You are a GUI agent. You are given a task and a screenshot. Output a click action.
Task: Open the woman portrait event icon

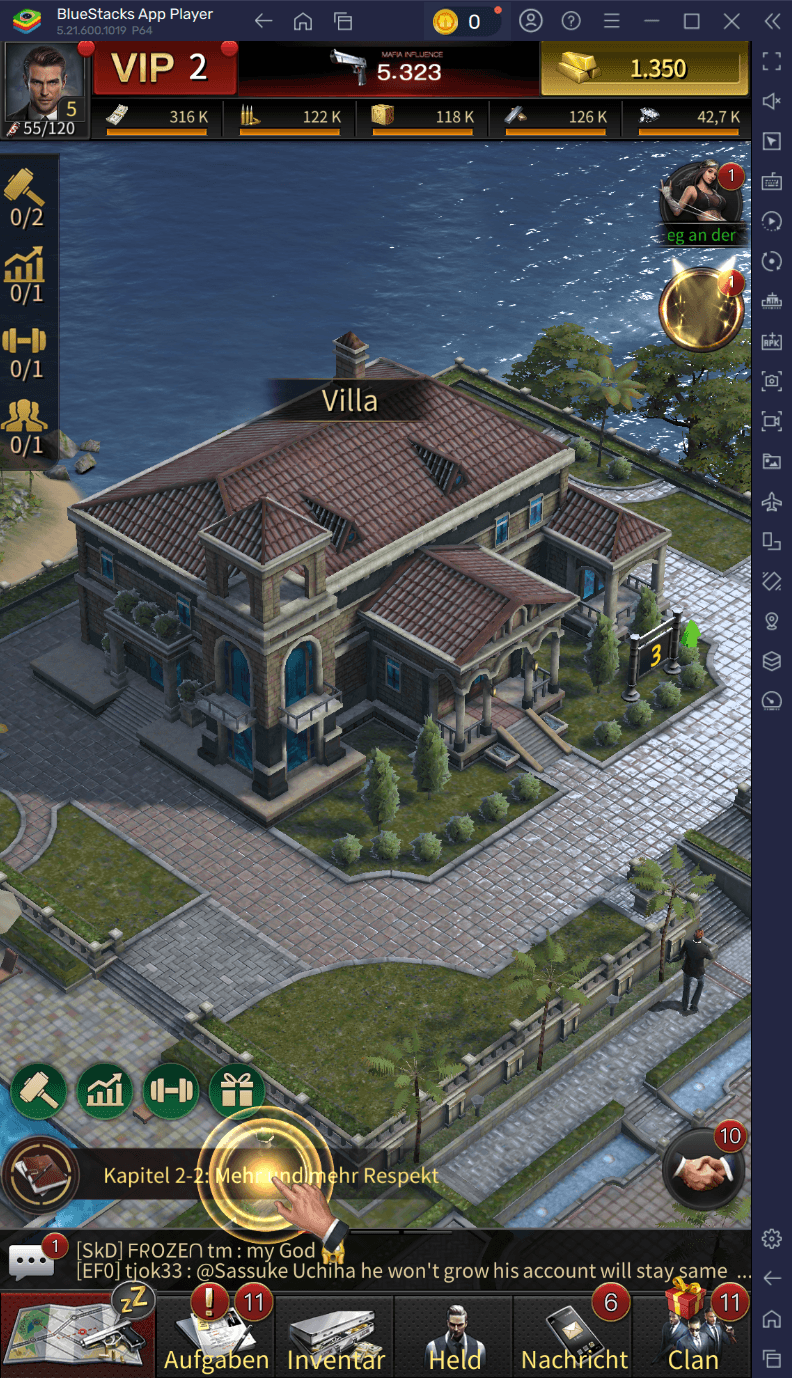(703, 198)
